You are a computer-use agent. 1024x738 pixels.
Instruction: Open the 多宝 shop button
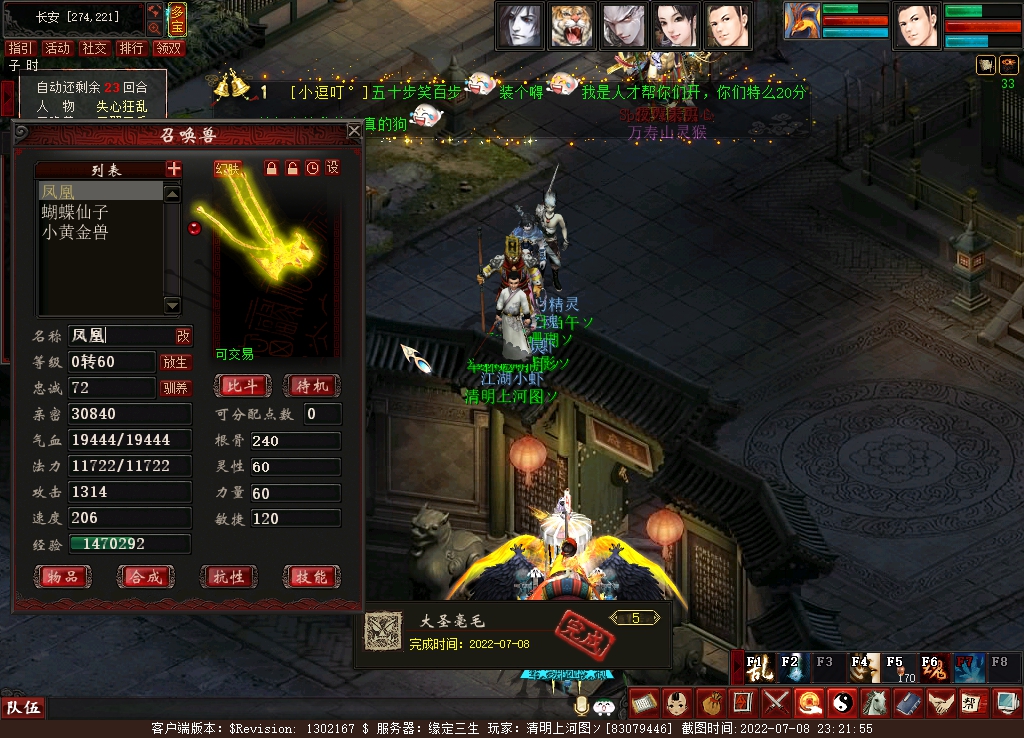tap(175, 18)
